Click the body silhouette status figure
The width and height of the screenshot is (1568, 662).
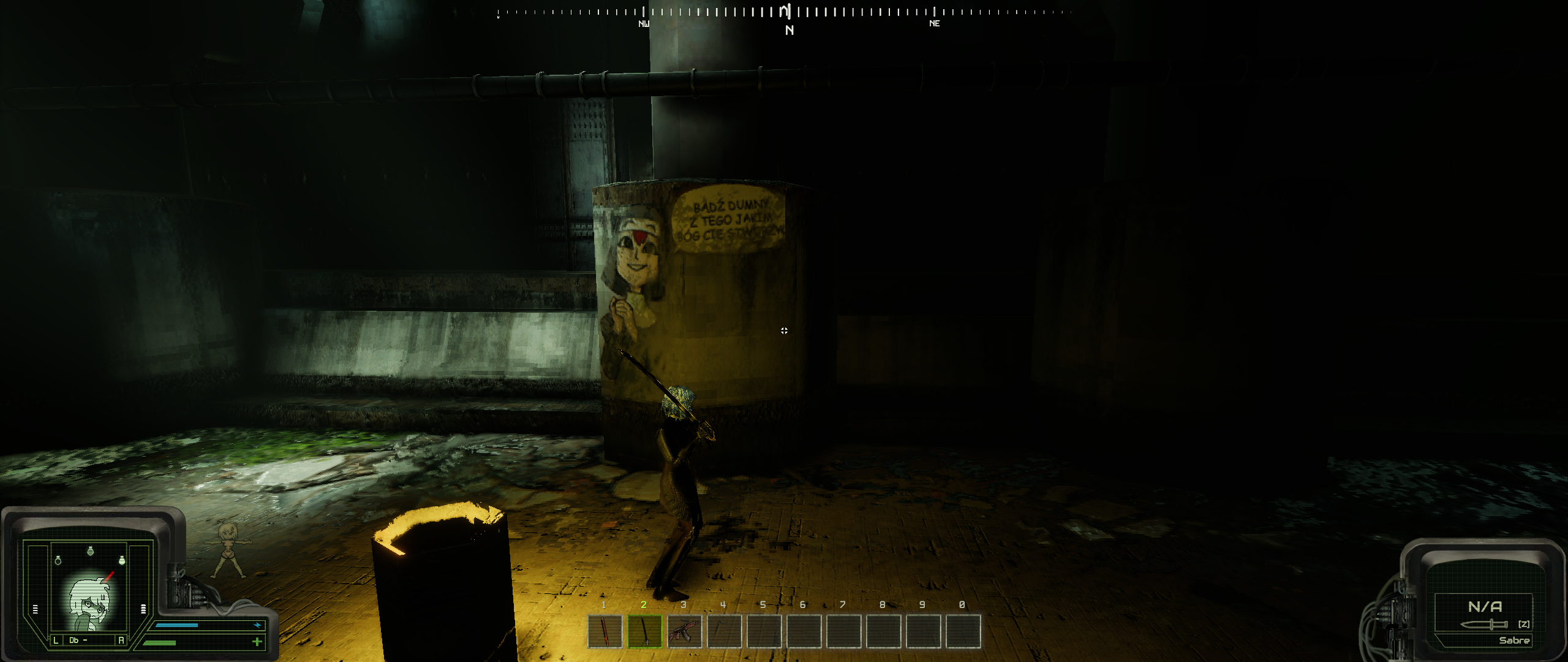(230, 550)
